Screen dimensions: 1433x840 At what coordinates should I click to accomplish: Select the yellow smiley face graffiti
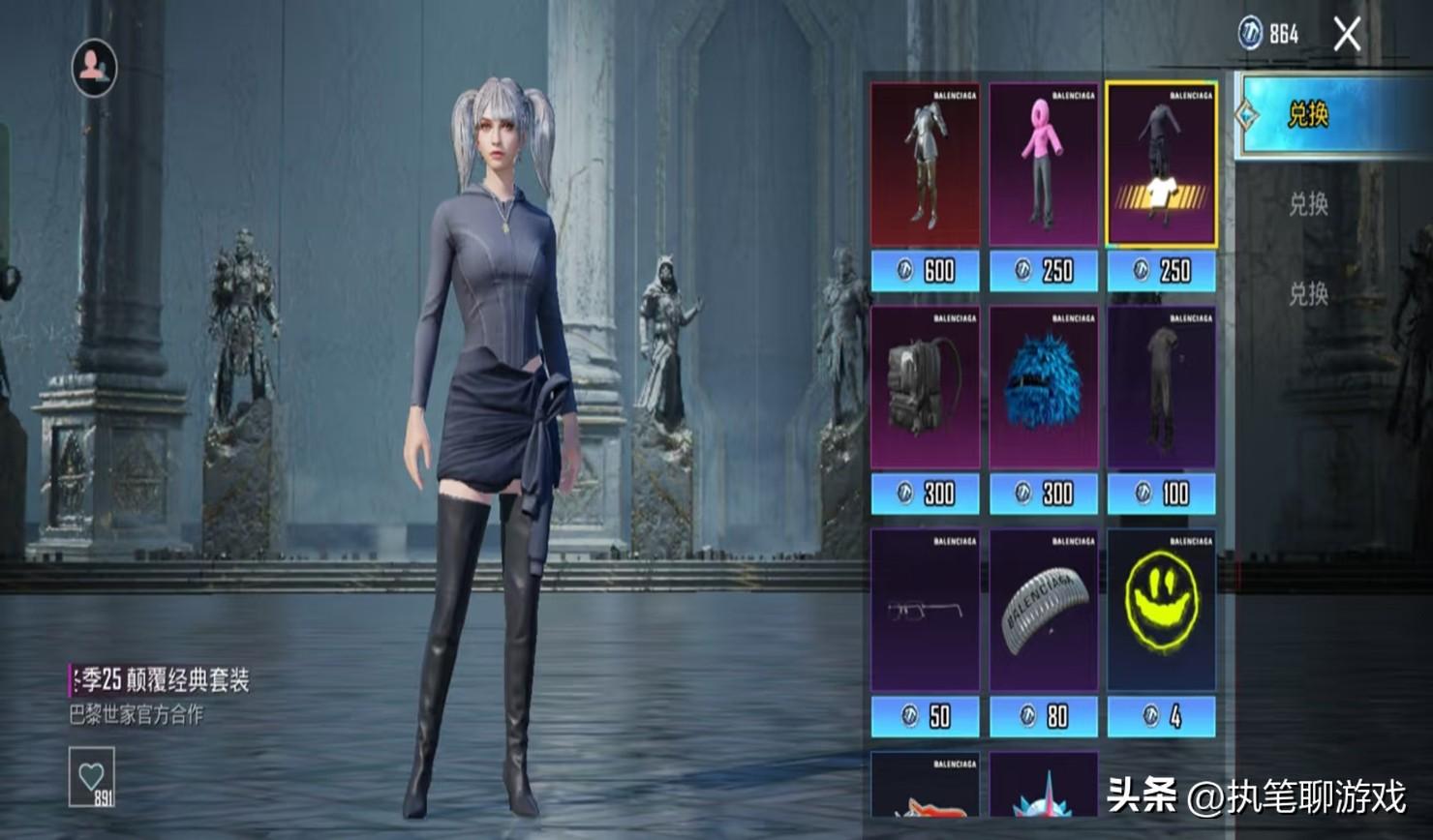coord(1161,611)
